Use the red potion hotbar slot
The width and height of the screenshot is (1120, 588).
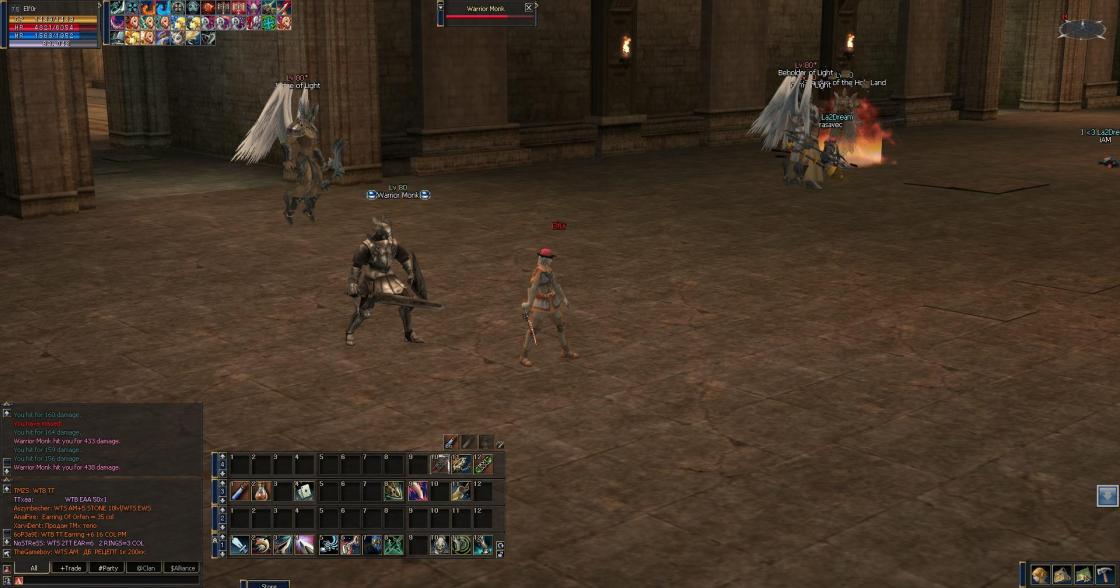pyautogui.click(x=260, y=491)
